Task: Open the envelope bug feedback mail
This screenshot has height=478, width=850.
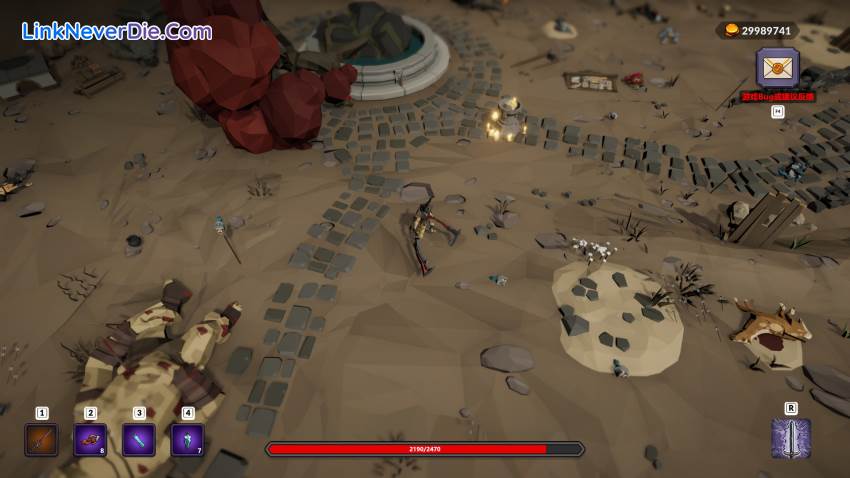Action: (777, 68)
